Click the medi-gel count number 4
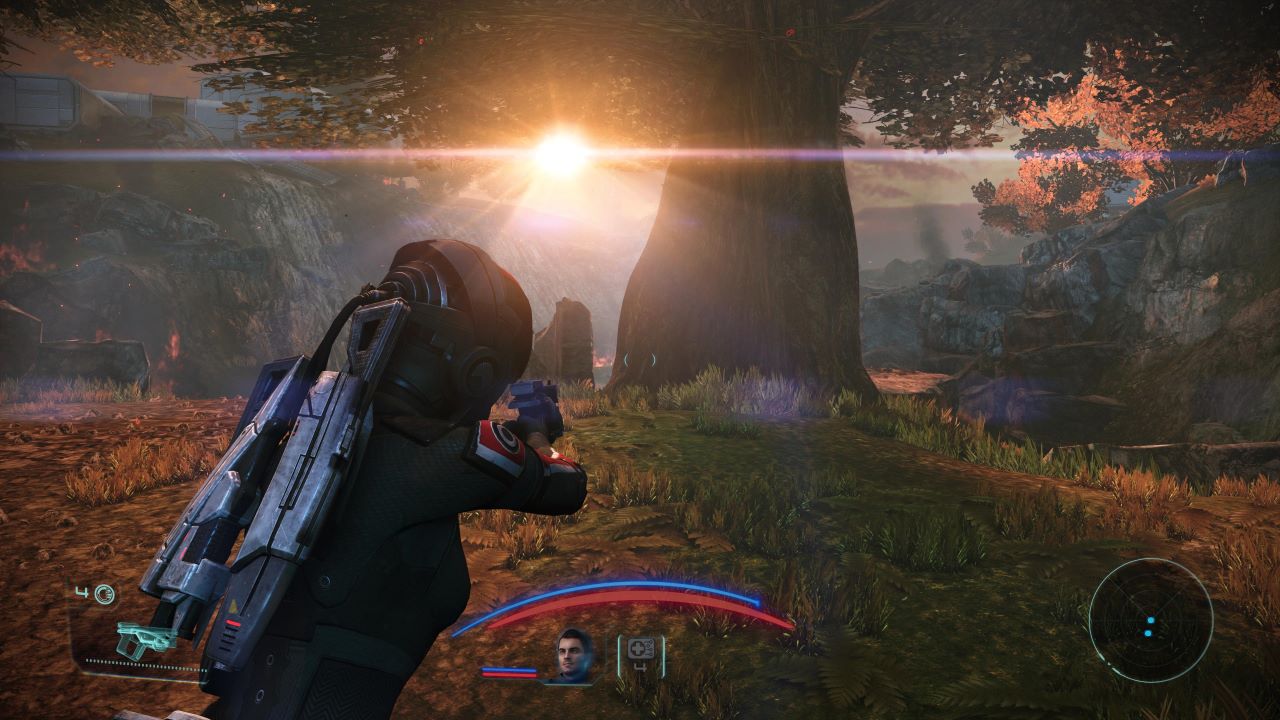 (641, 669)
